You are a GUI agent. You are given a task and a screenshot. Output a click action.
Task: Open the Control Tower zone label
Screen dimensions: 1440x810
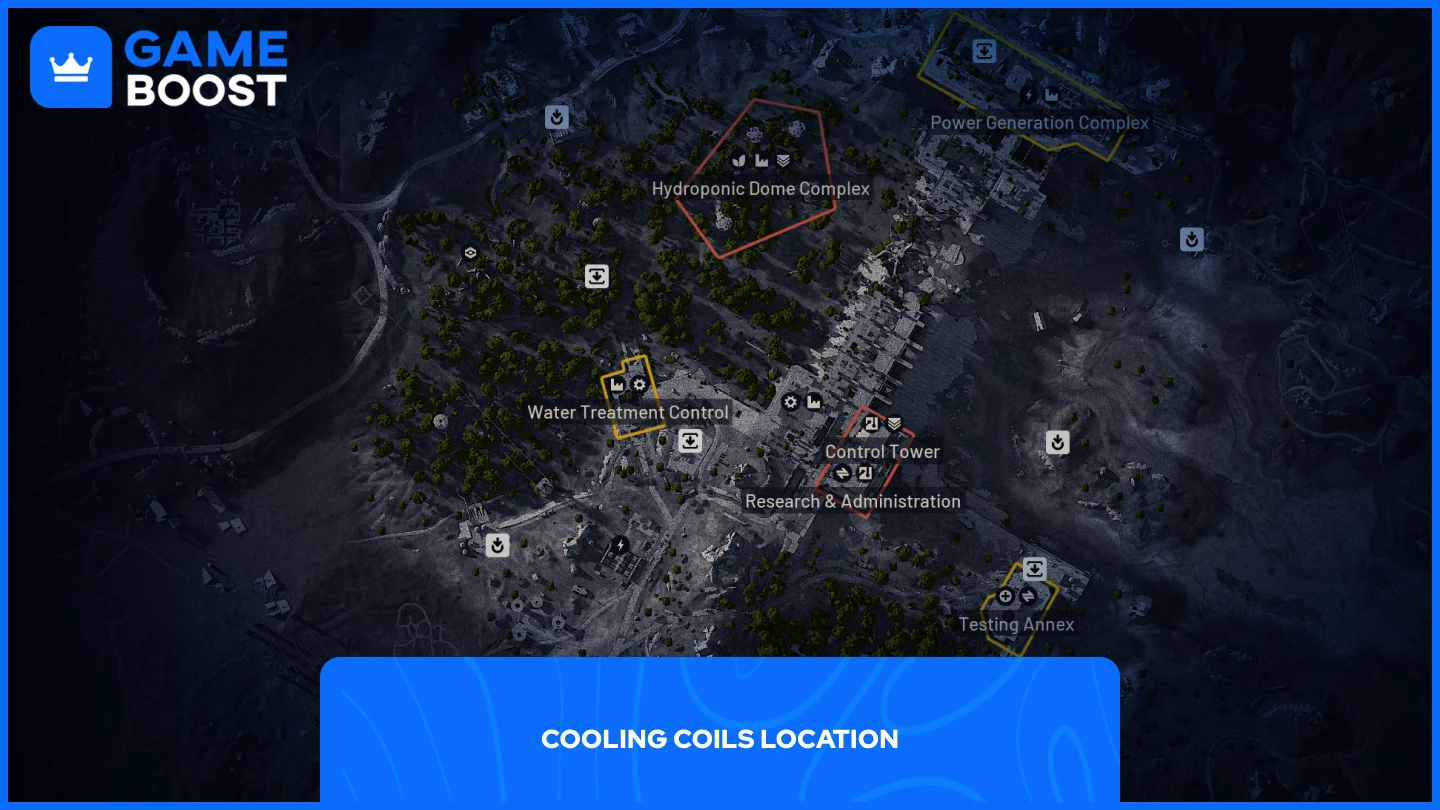(x=882, y=452)
